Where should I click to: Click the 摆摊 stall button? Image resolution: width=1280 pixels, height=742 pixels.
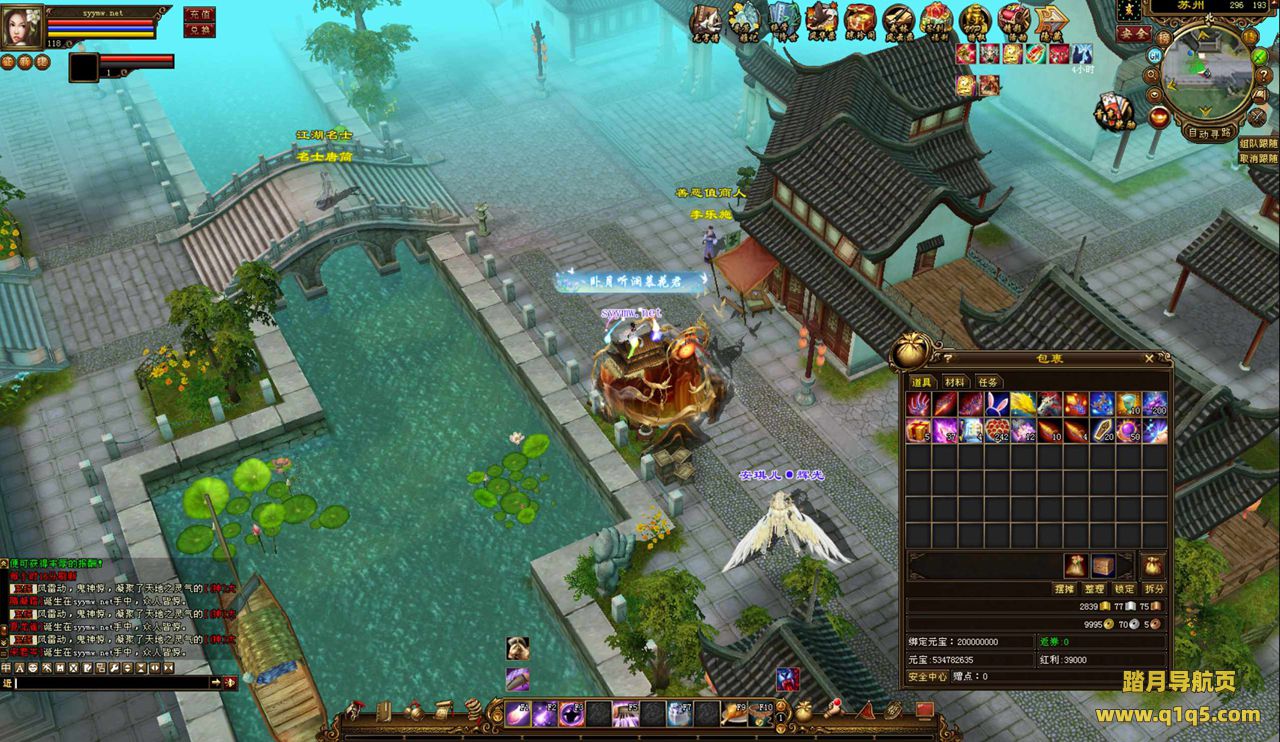click(x=1064, y=589)
